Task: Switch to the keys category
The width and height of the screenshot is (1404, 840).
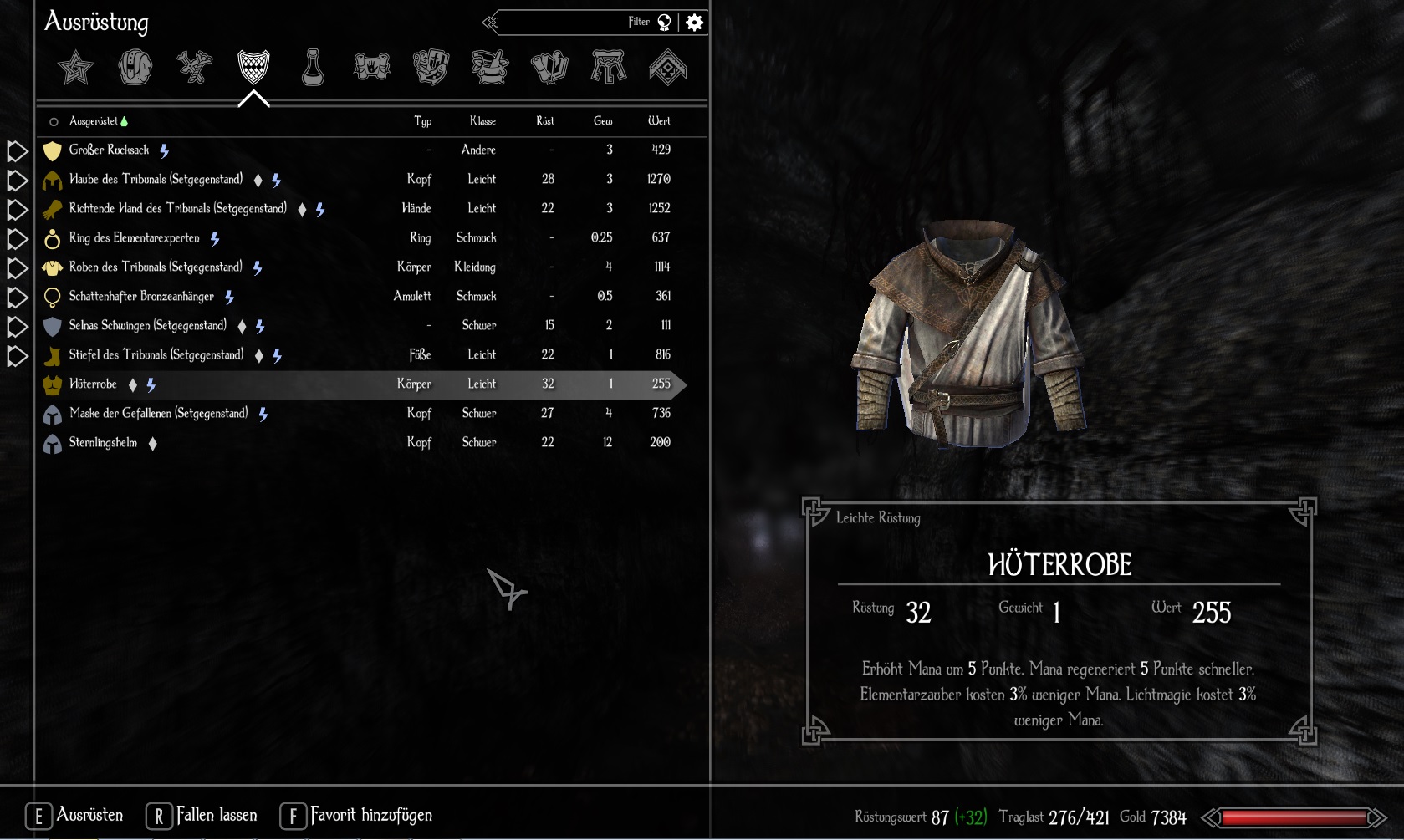Action: tap(608, 68)
